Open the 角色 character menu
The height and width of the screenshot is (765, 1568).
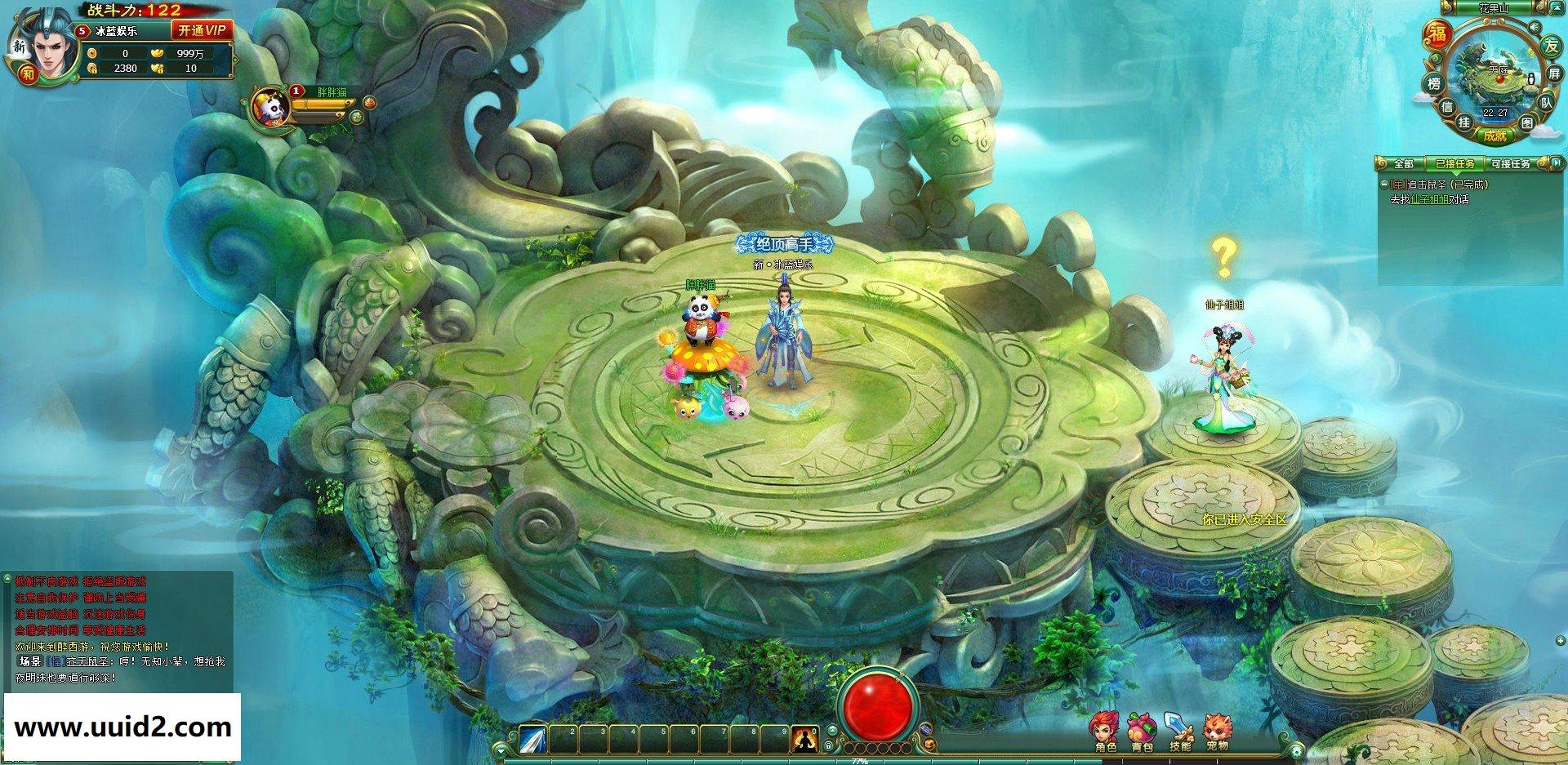coord(1105,731)
